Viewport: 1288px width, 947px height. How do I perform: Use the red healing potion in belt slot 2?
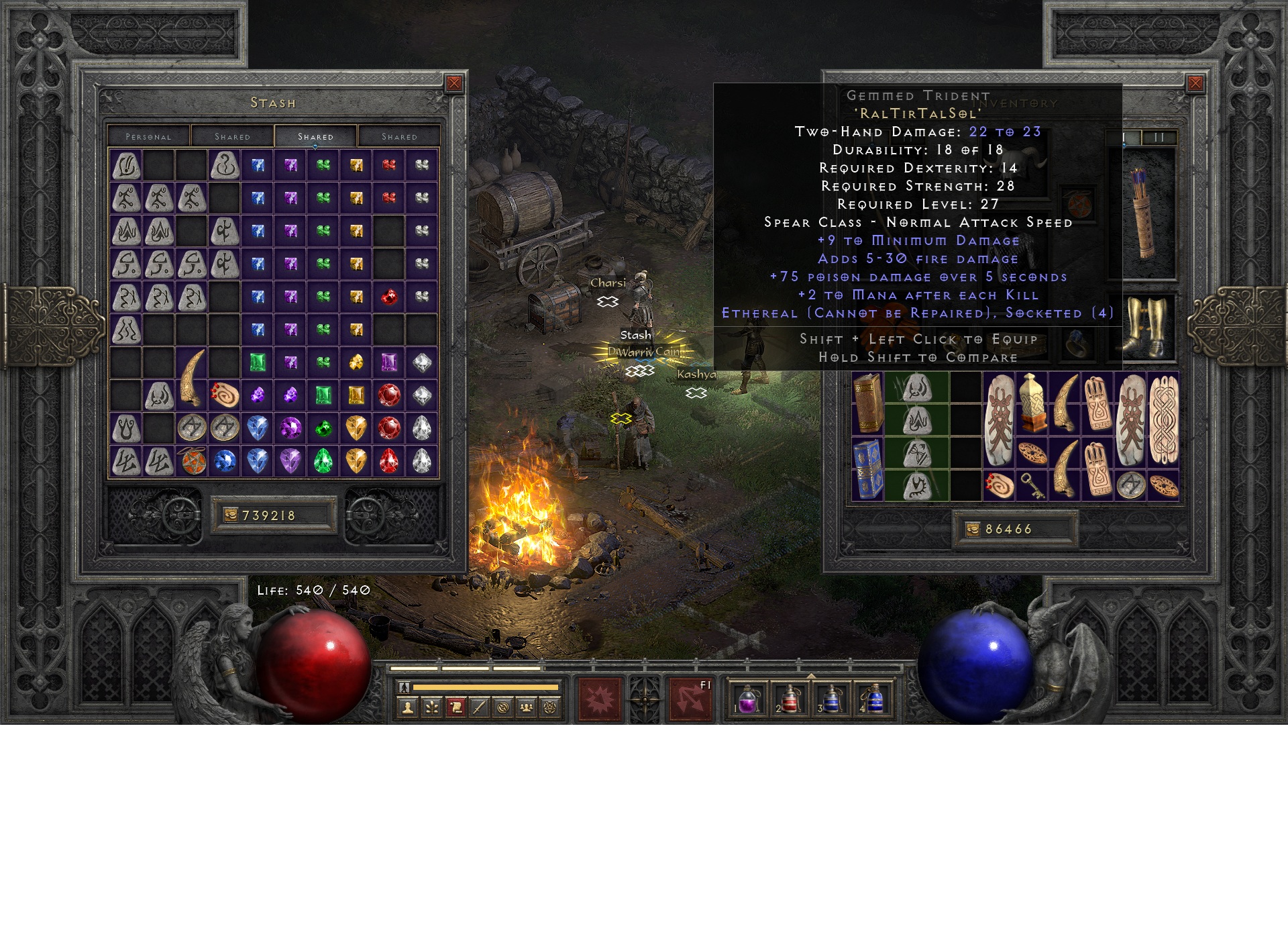click(790, 700)
